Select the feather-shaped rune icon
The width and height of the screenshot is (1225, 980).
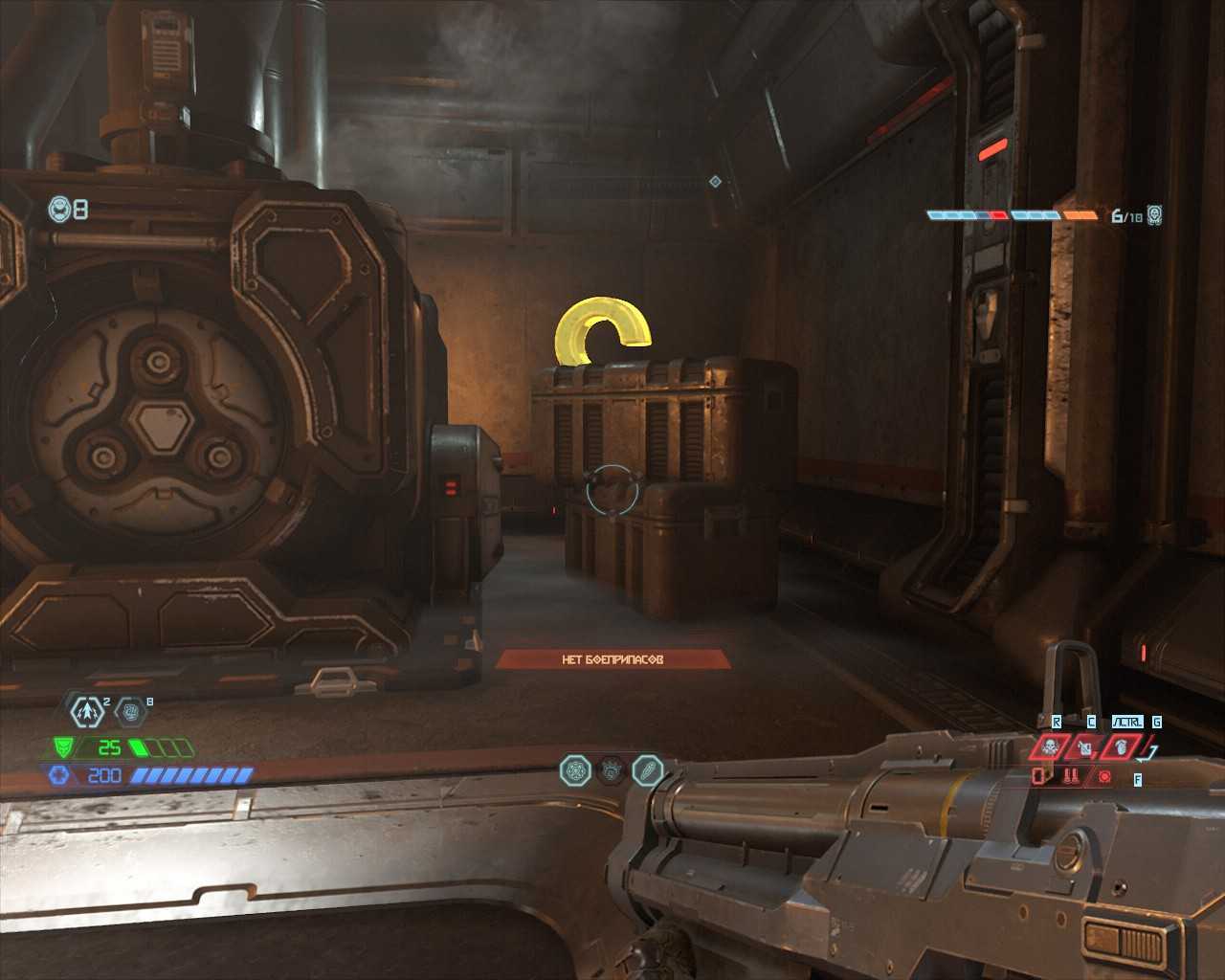click(x=648, y=769)
